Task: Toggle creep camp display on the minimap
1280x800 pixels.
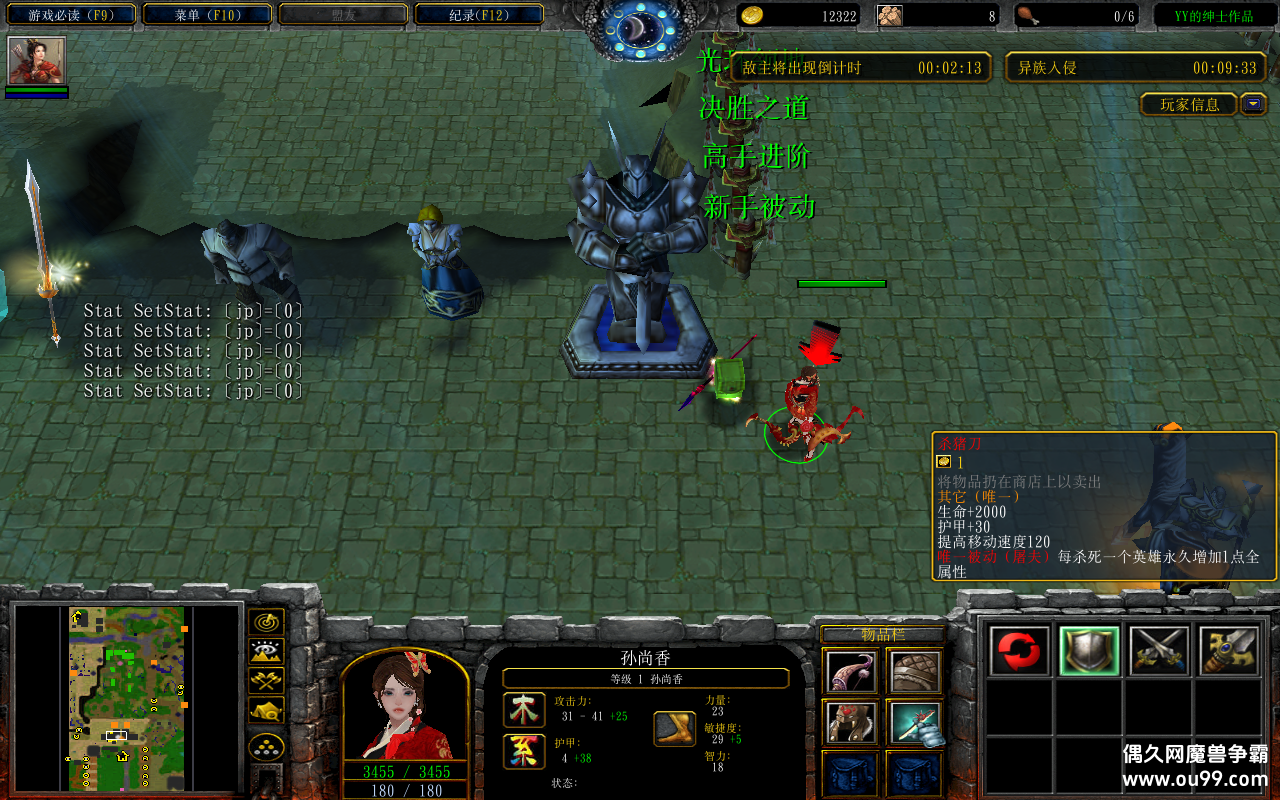Action: [x=265, y=711]
